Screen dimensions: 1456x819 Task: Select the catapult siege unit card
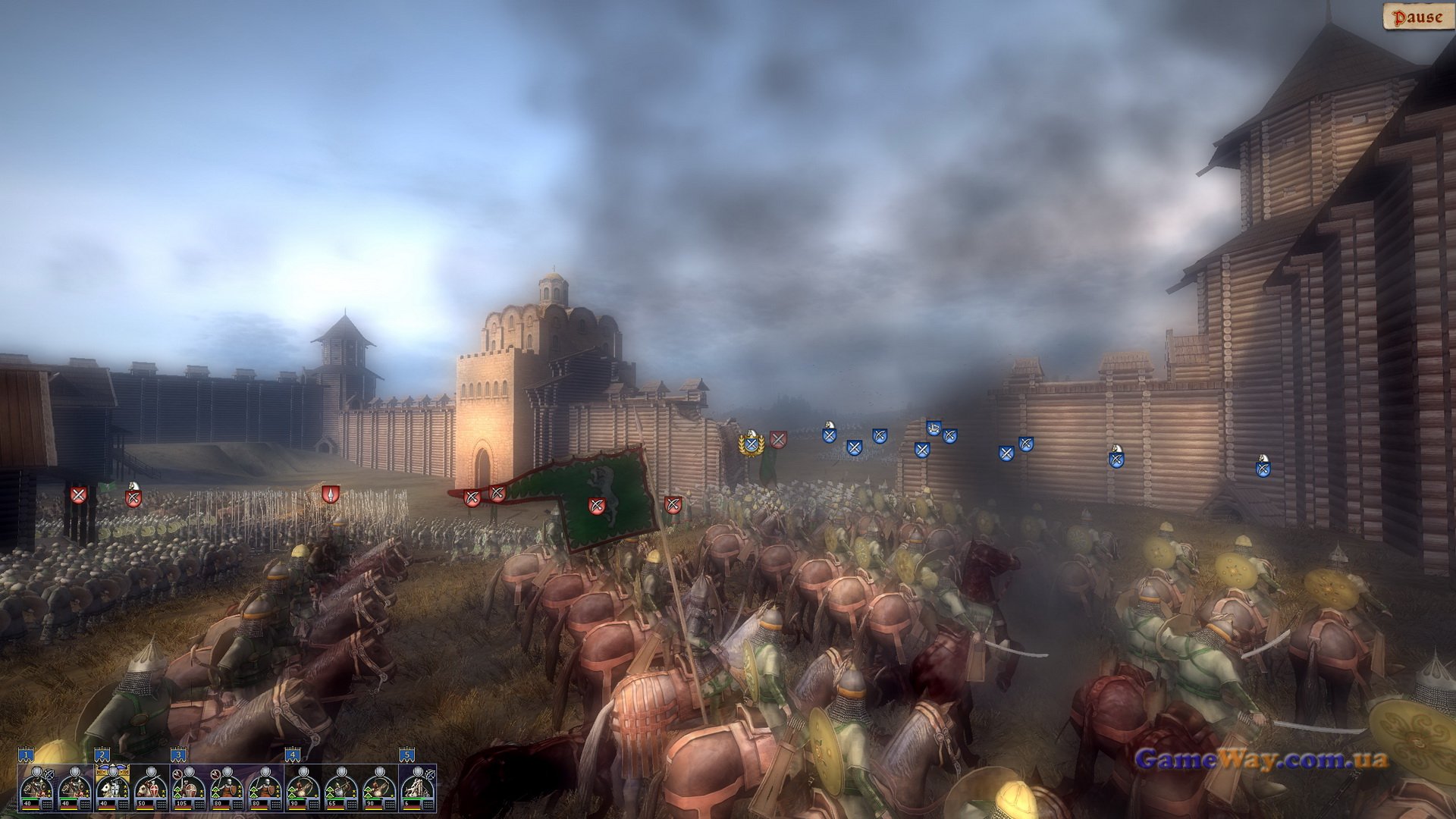click(x=417, y=789)
